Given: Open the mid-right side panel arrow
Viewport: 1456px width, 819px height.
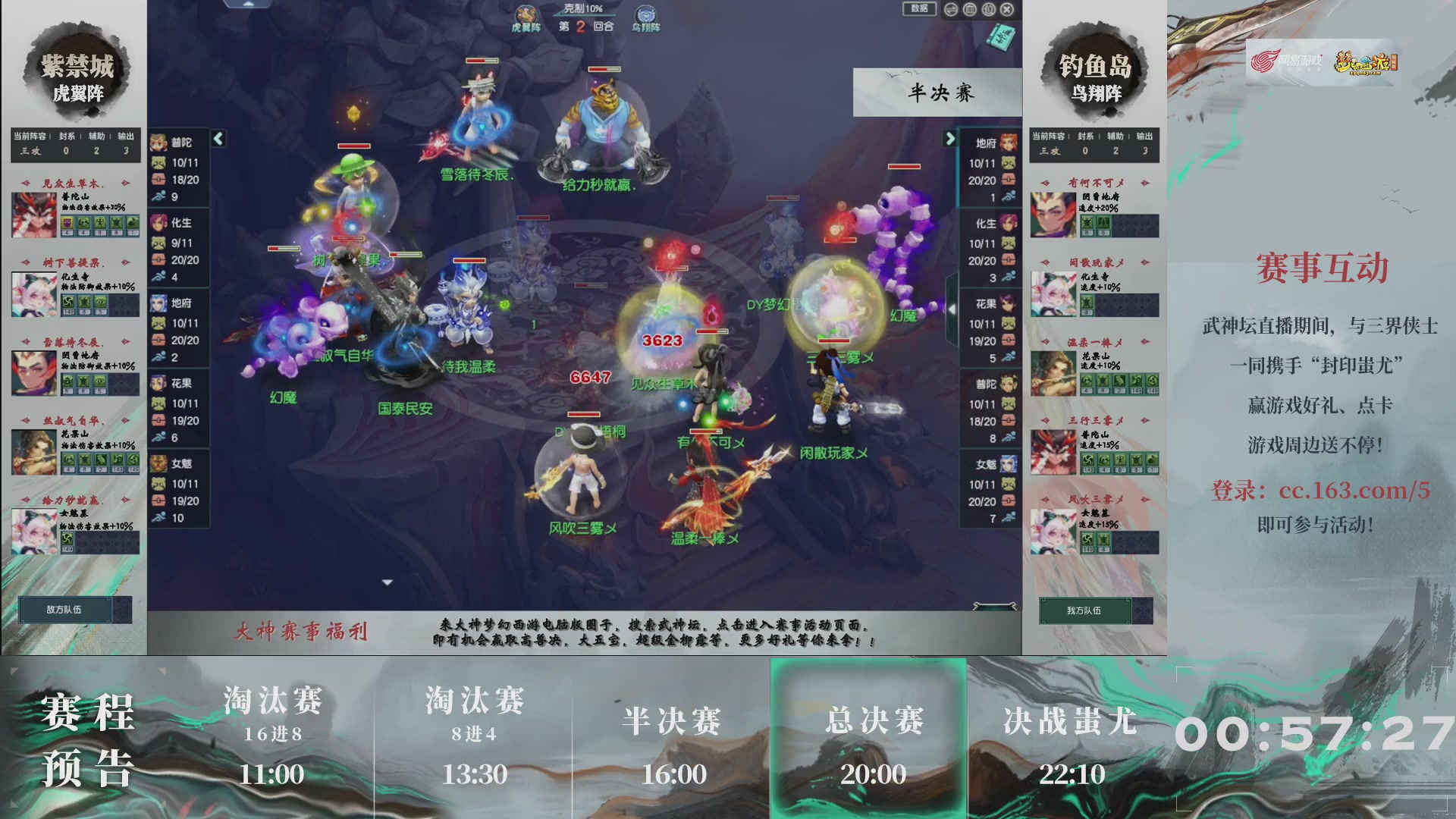Looking at the screenshot, I should (x=953, y=309).
